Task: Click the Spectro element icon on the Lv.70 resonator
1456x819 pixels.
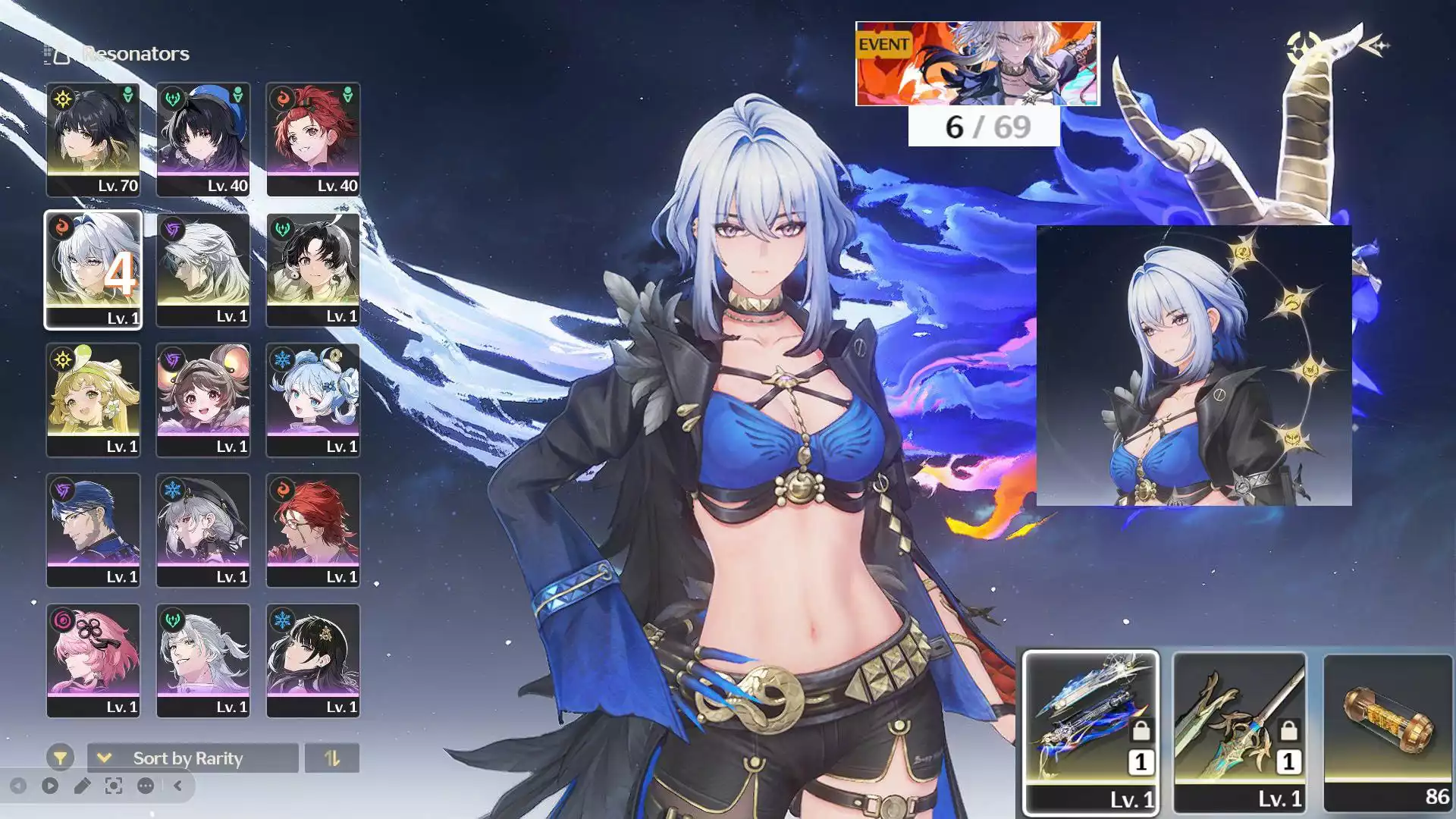Action: click(62, 99)
